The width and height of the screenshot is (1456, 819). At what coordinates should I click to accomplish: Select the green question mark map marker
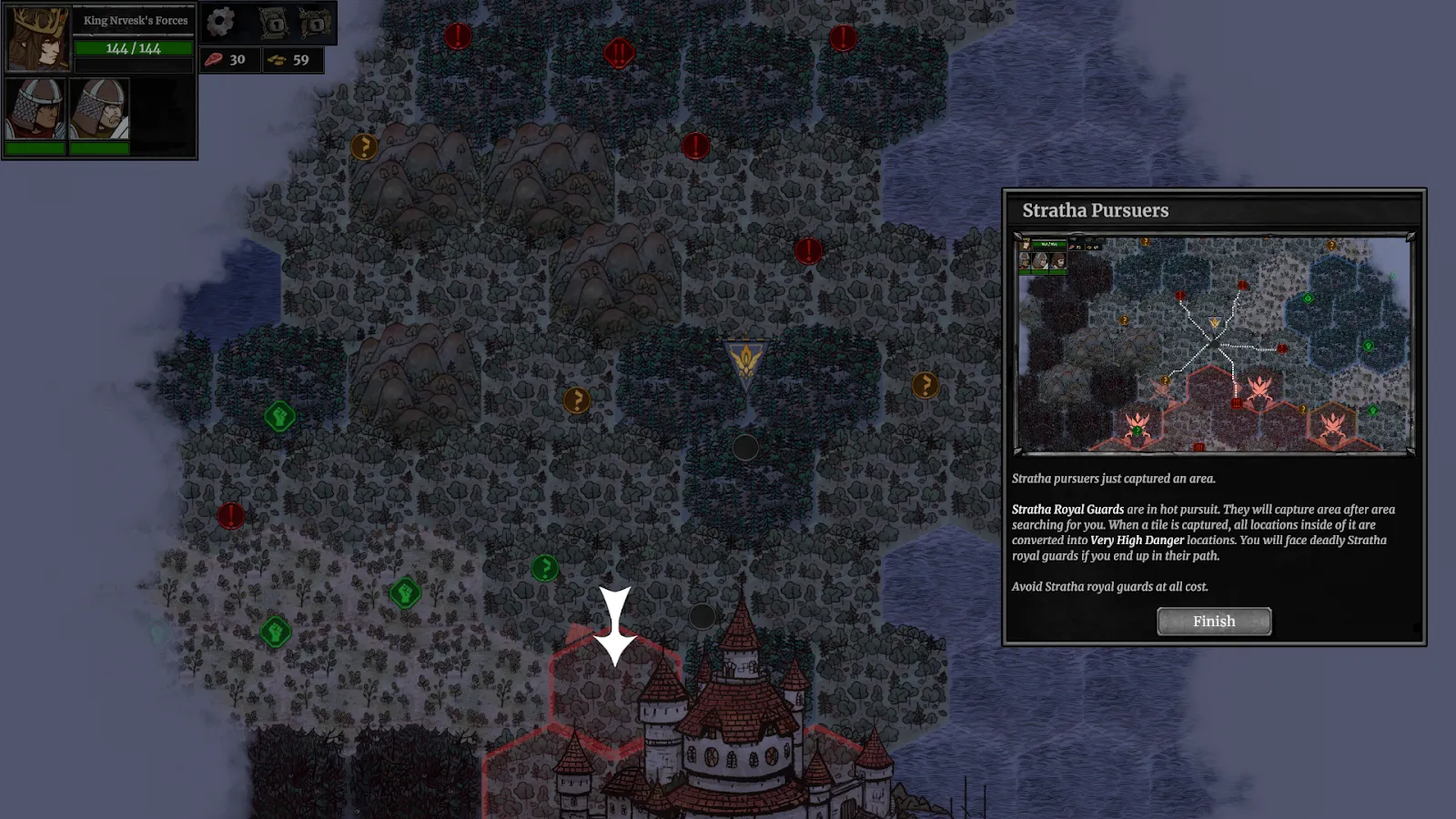pos(544,569)
